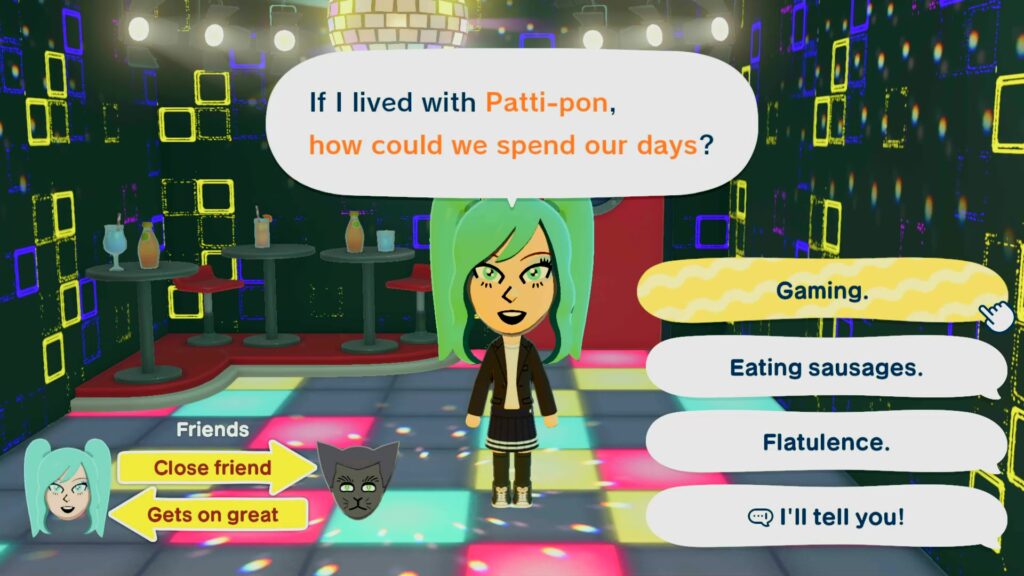
Task: Choose the "I'll tell you!" option
Action: tap(825, 516)
